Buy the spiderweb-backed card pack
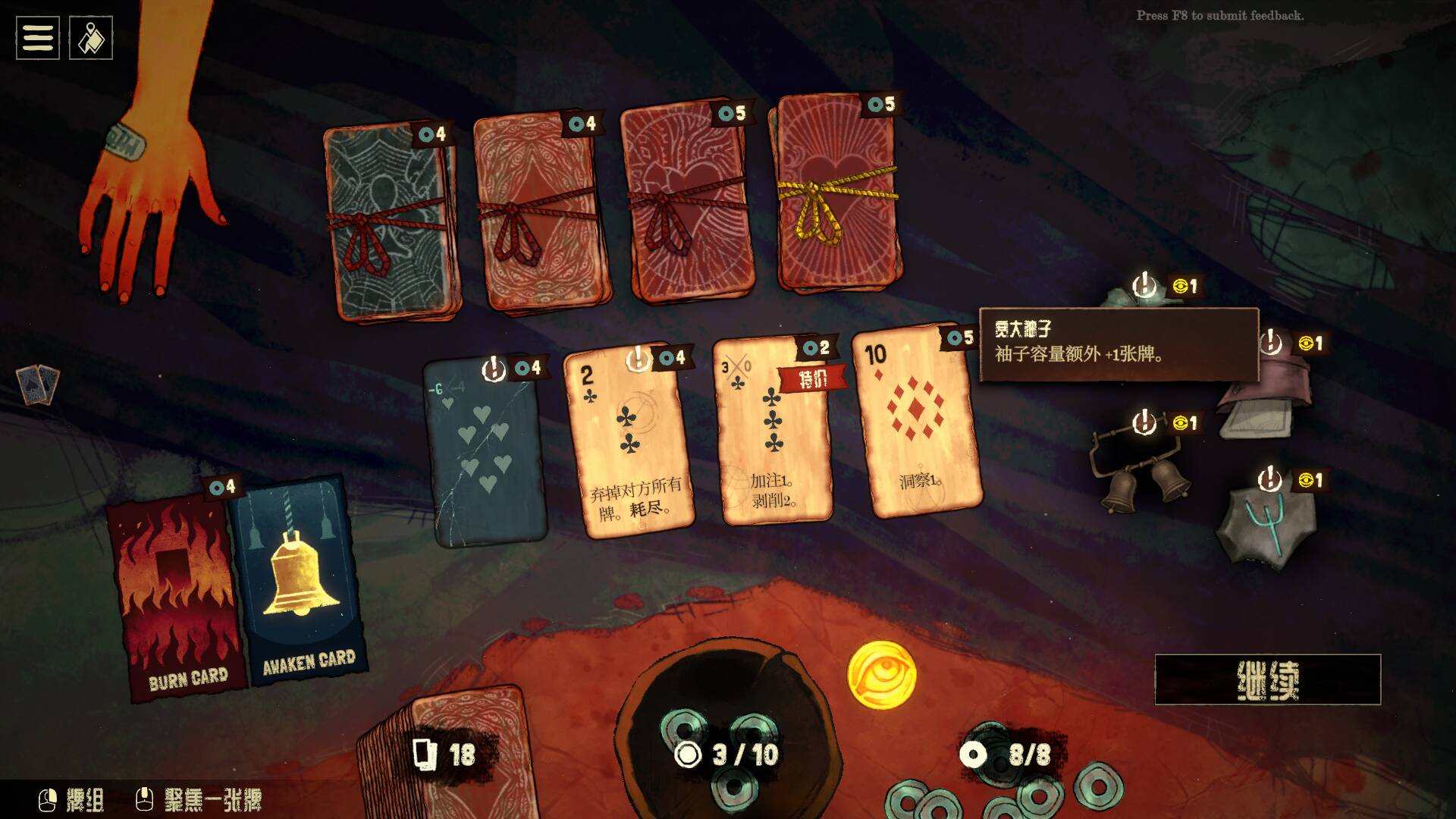The height and width of the screenshot is (819, 1456). pyautogui.click(x=391, y=224)
